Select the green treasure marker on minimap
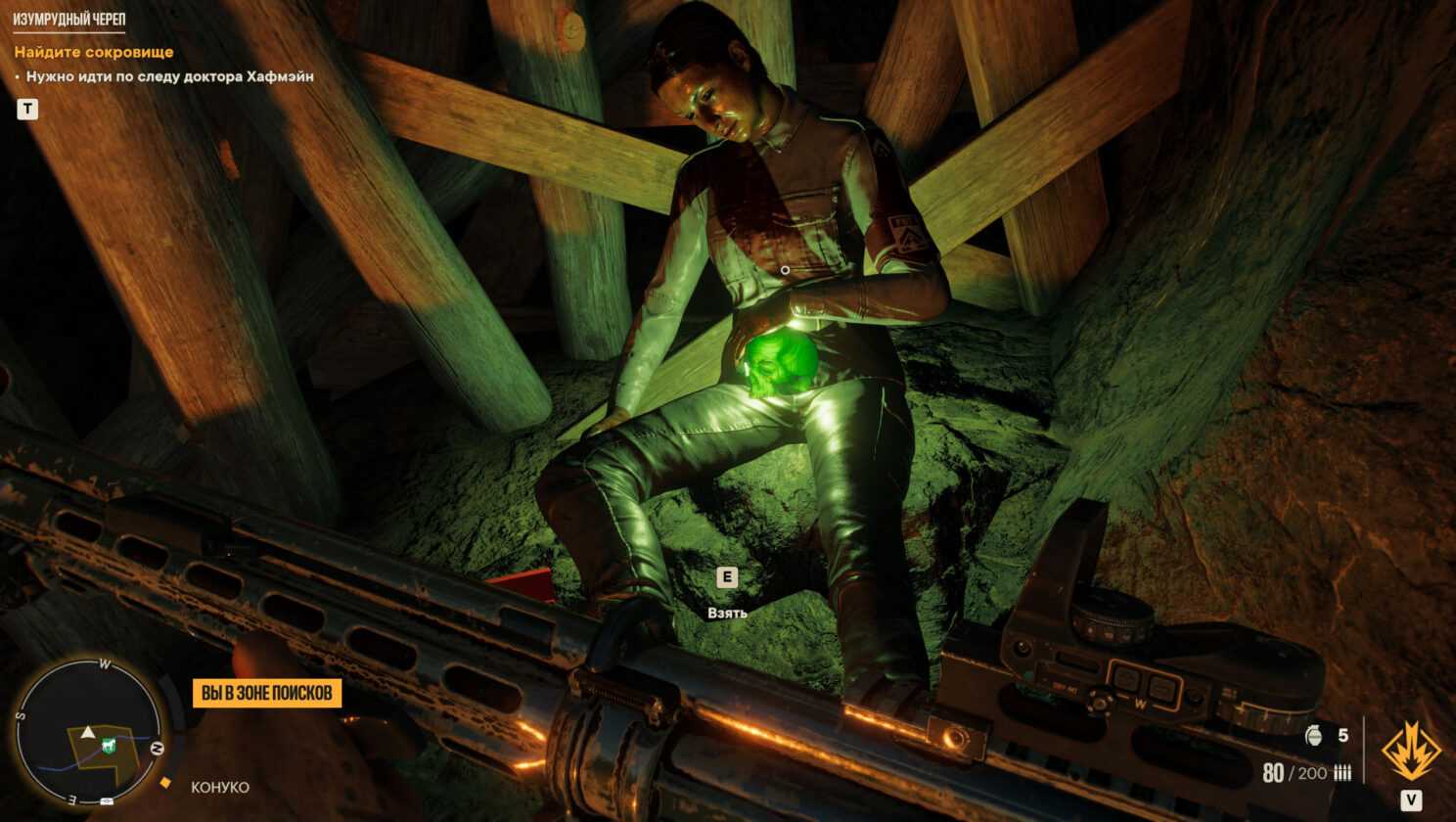1456x822 pixels. [107, 747]
